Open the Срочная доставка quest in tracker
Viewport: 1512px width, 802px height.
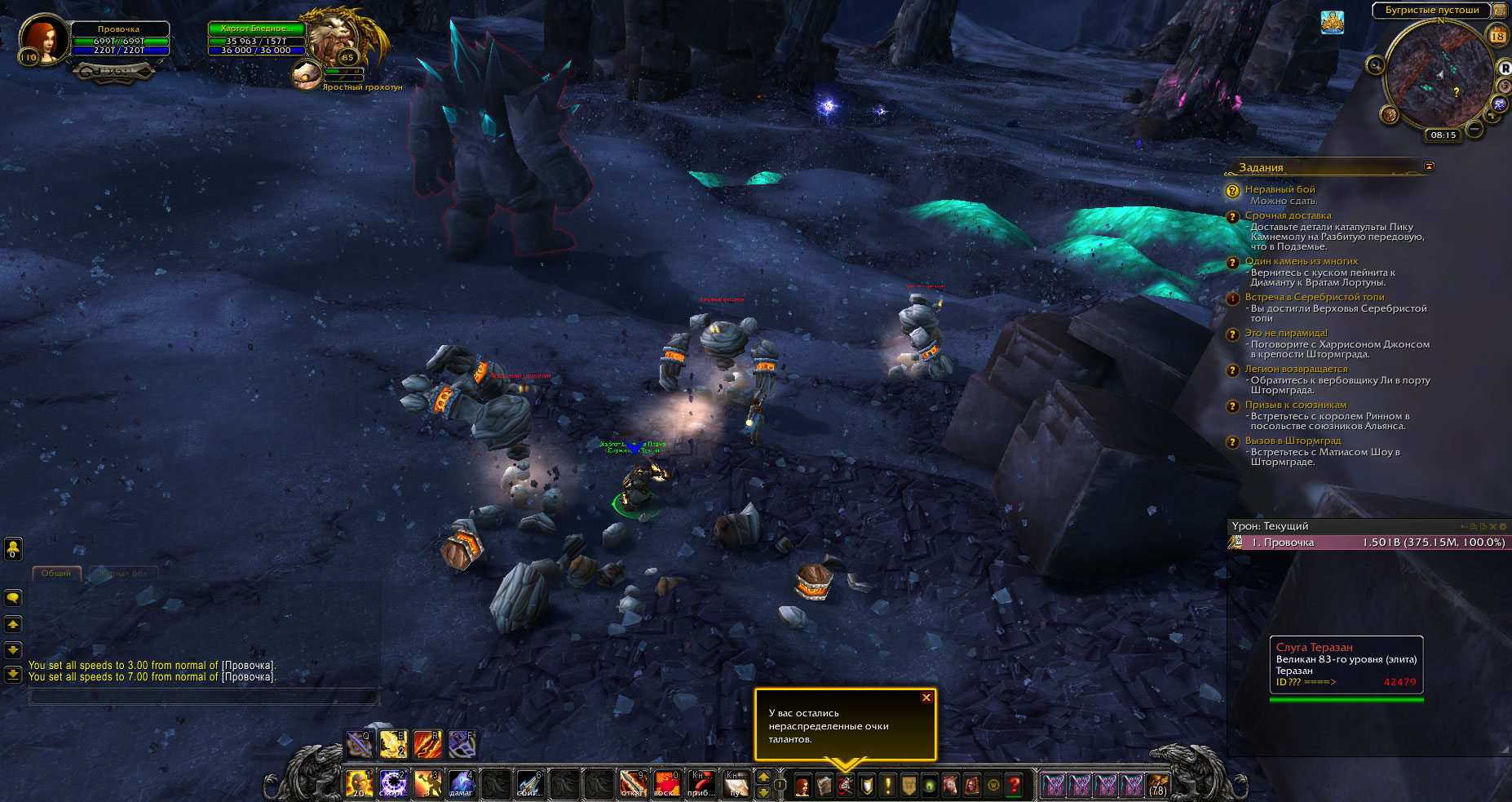(1288, 215)
